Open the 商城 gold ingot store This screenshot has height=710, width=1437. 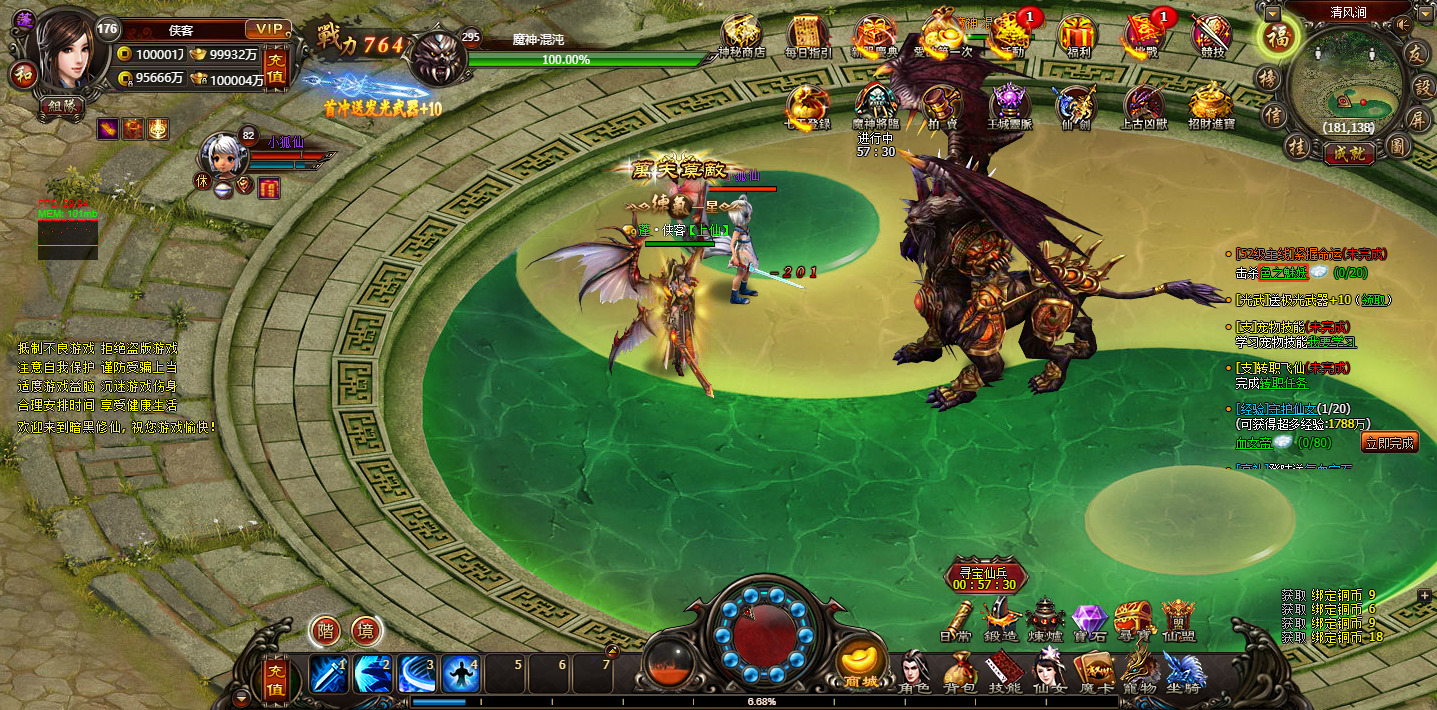pyautogui.click(x=860, y=663)
